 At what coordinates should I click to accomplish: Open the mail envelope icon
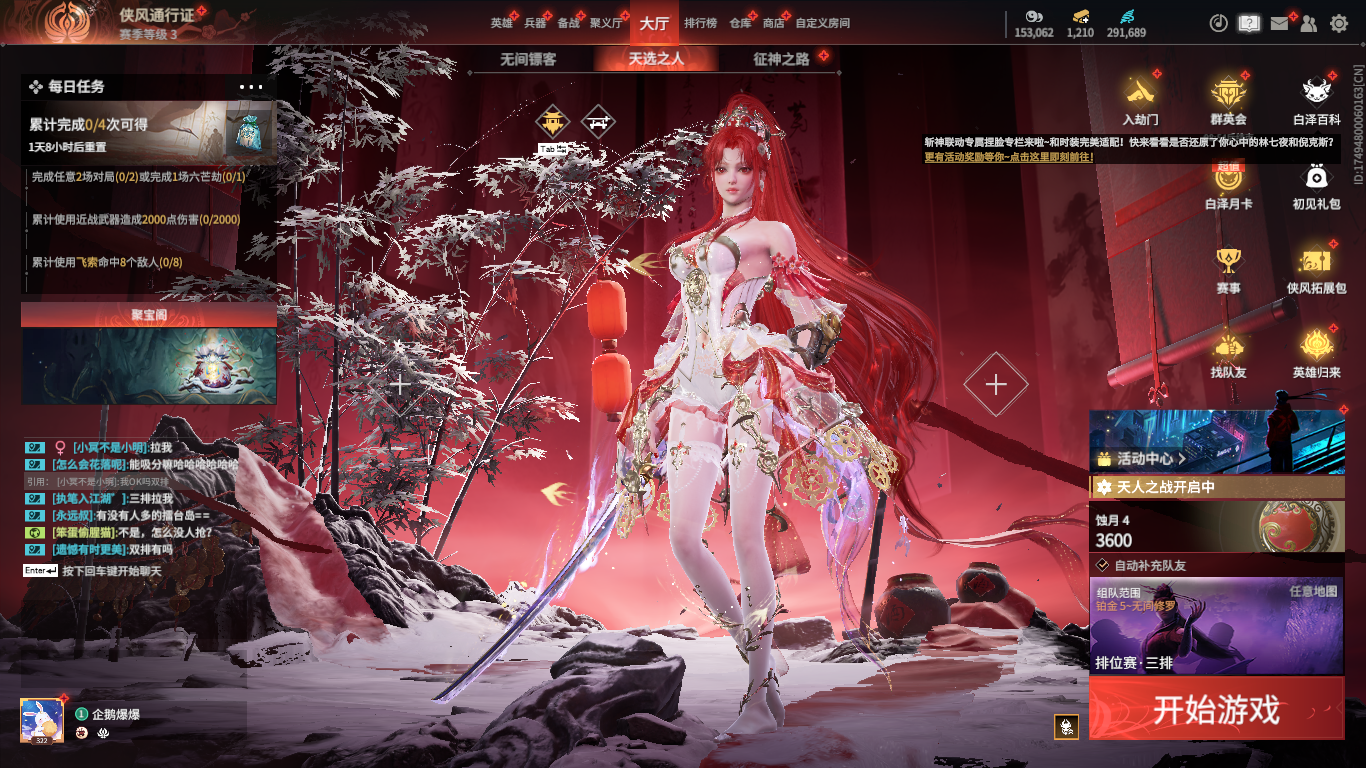(1279, 23)
